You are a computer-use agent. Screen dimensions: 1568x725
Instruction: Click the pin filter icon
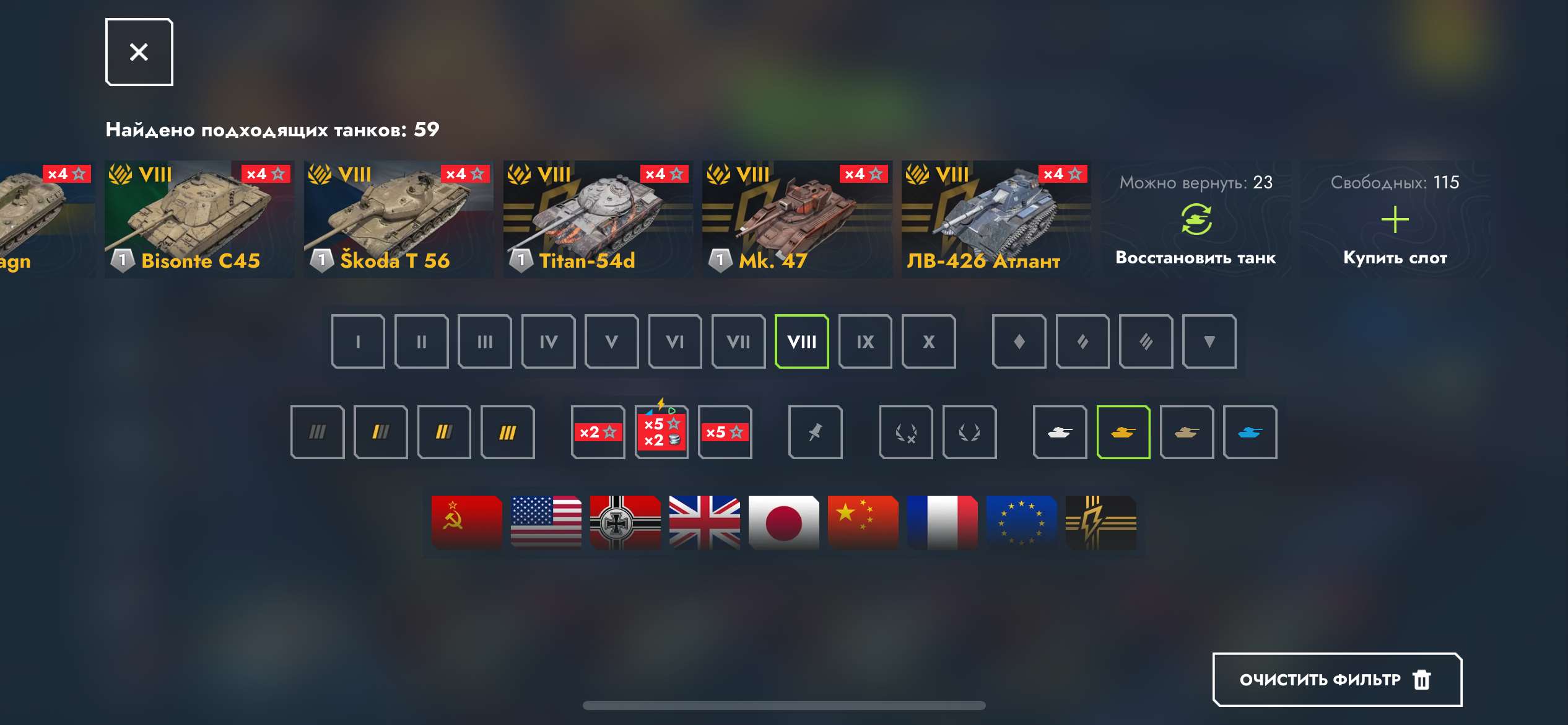pos(816,433)
